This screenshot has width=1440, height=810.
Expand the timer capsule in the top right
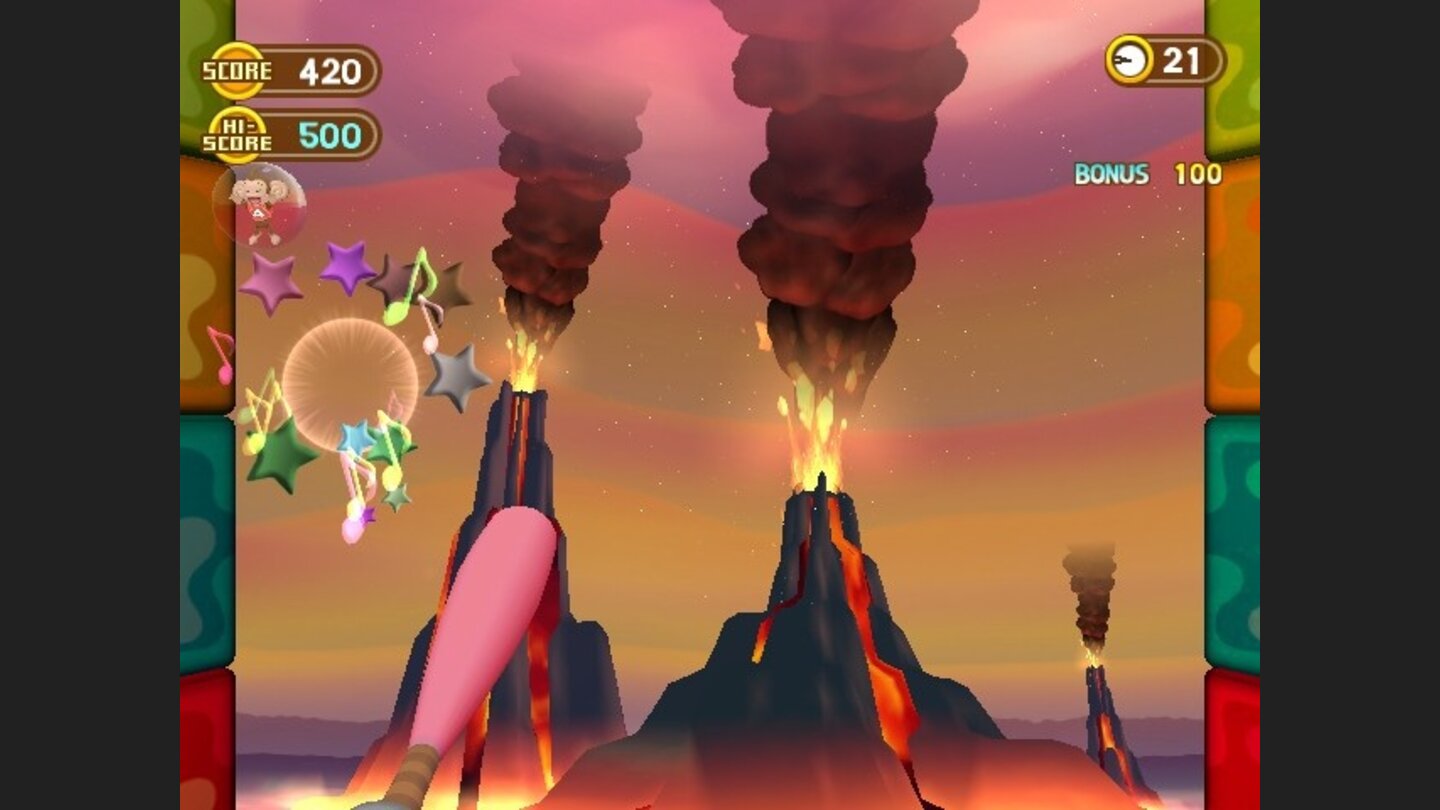click(x=1160, y=60)
